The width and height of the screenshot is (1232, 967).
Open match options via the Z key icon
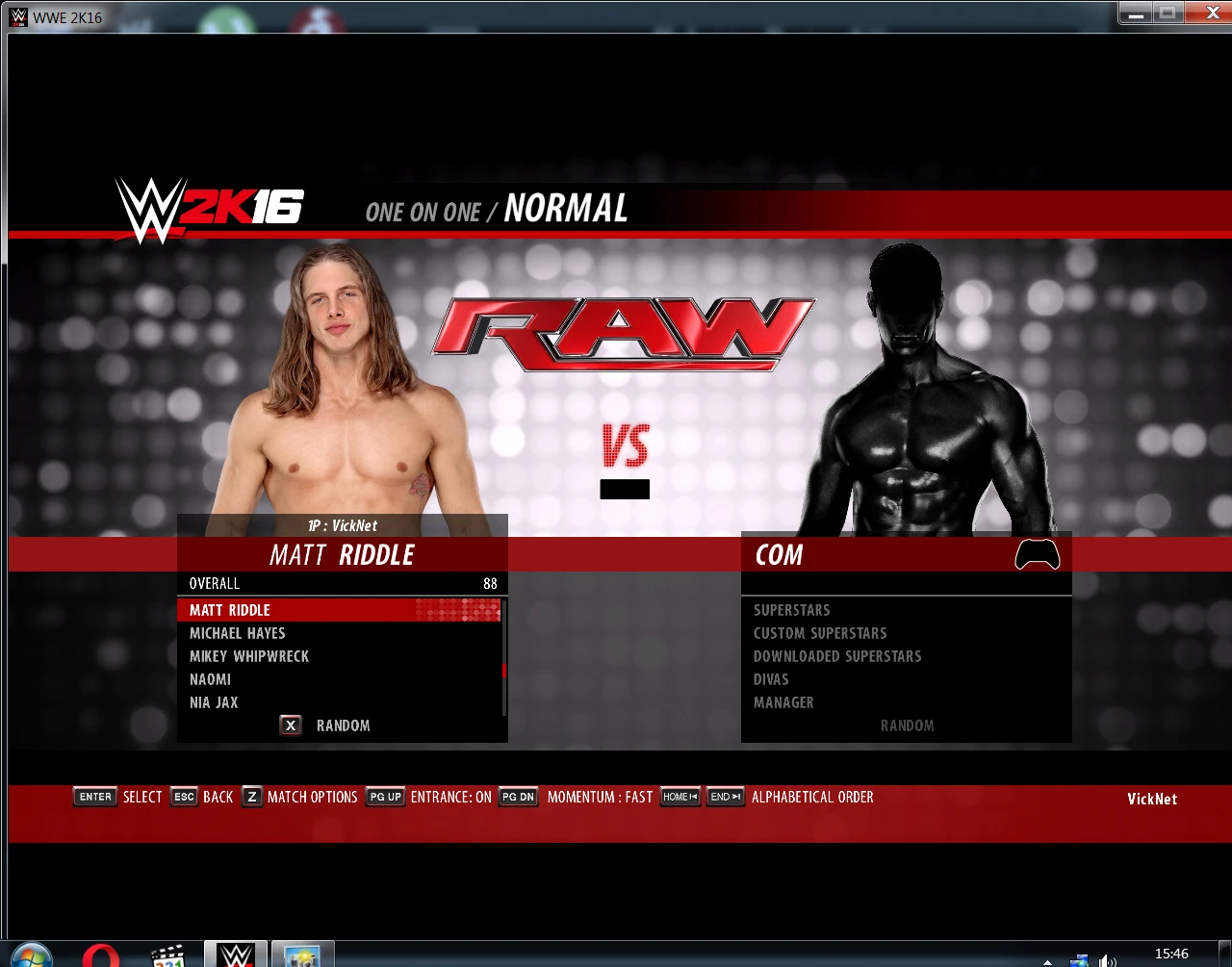click(x=251, y=797)
